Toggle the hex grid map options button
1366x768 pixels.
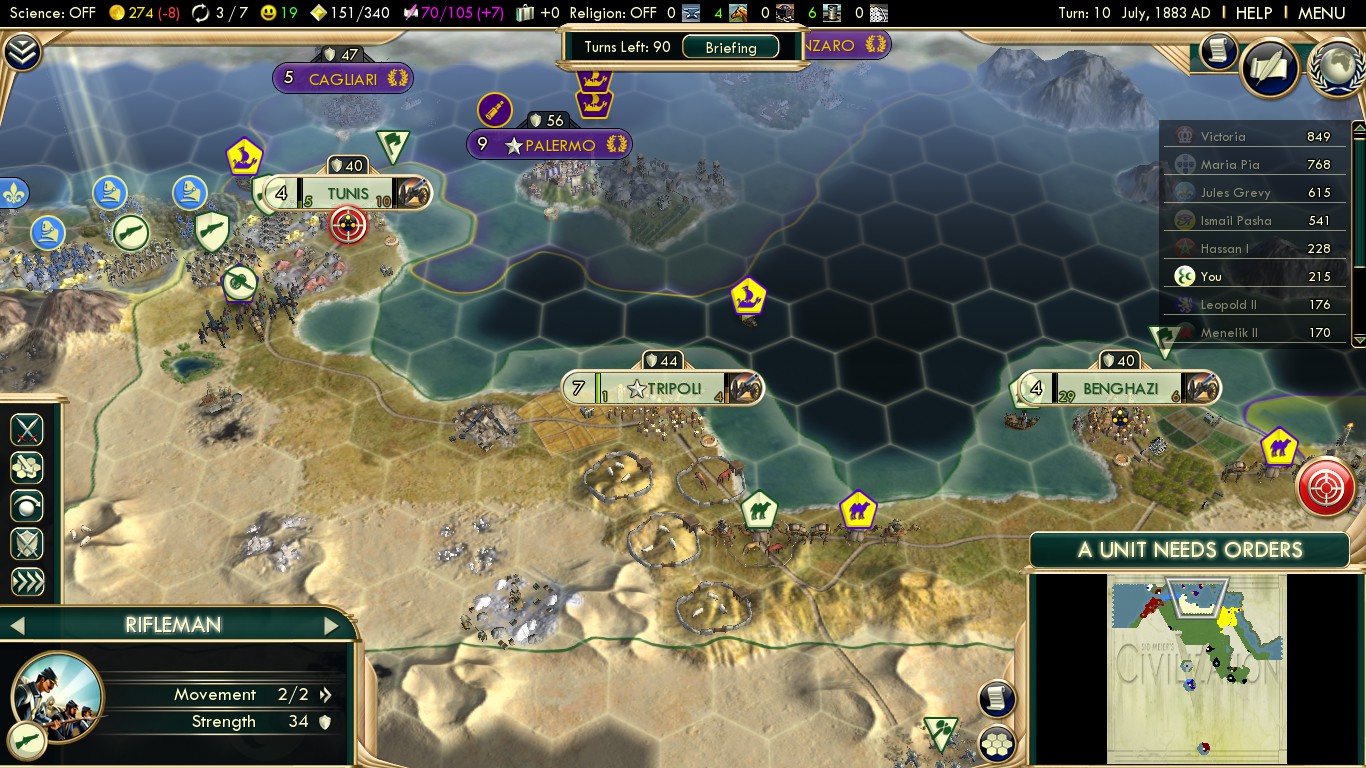point(997,744)
